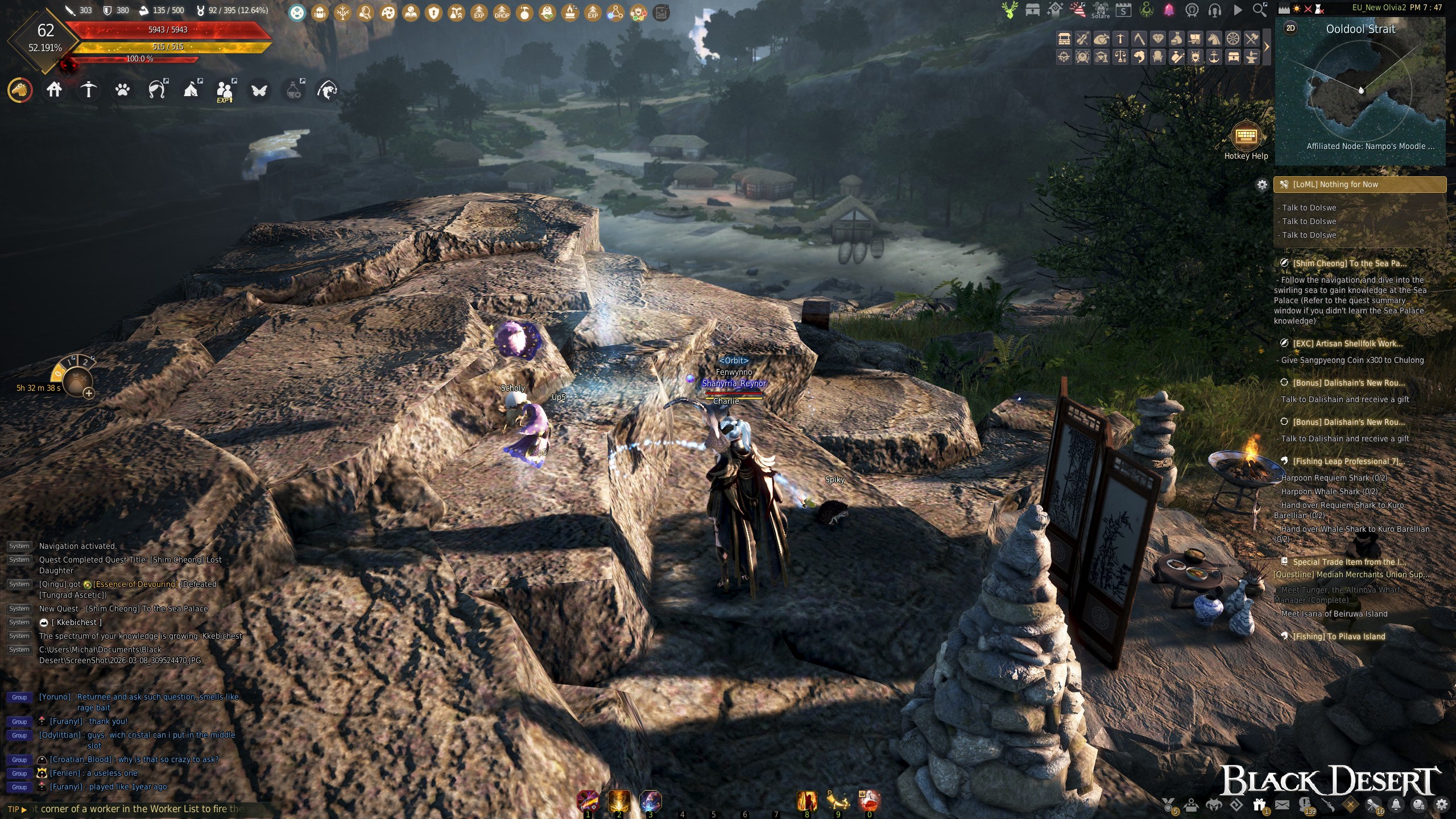
Task: Use the red potion in hotbar slot 0
Action: (x=869, y=801)
